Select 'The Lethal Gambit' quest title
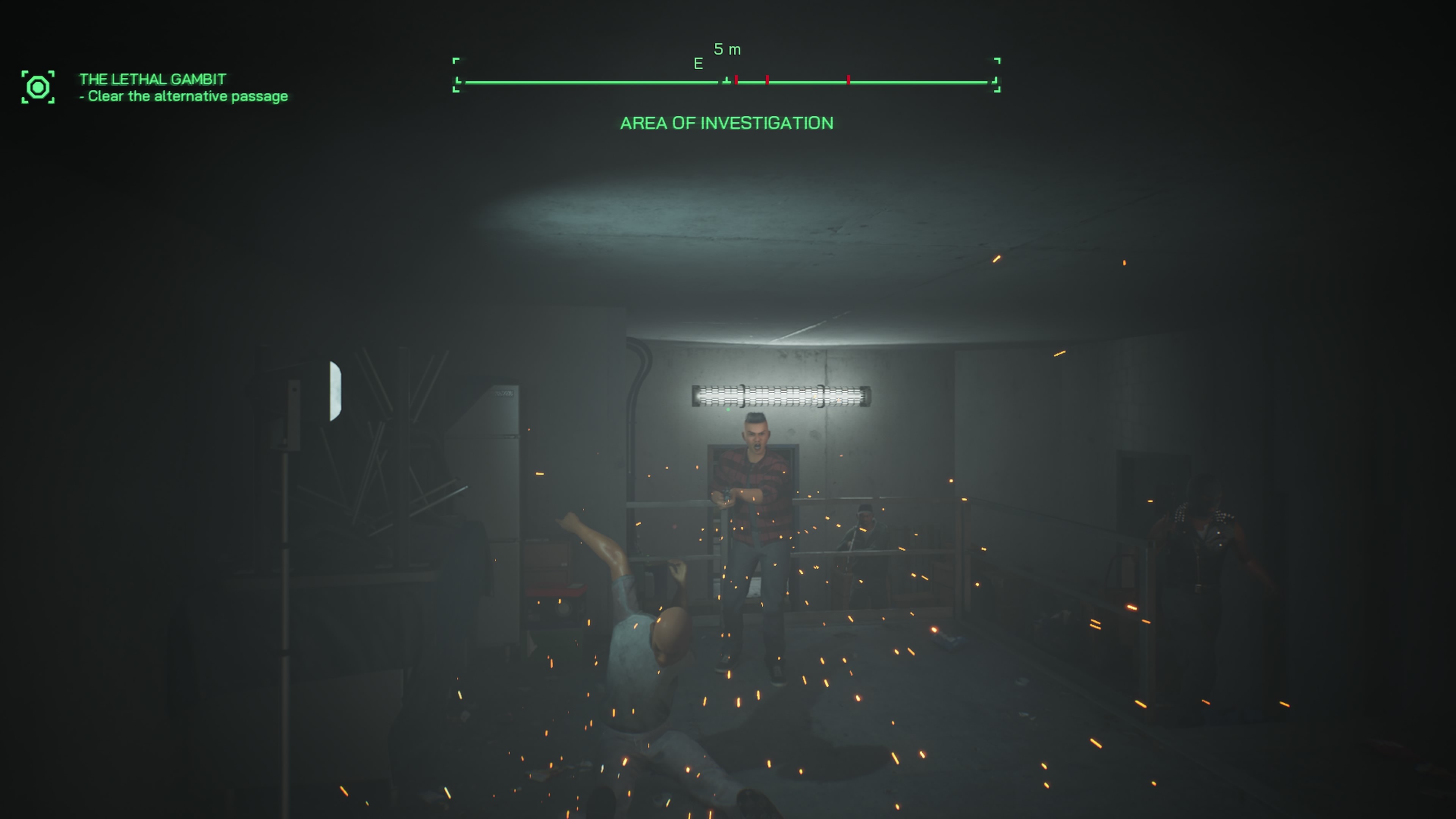The width and height of the screenshot is (1456, 819). pos(152,79)
